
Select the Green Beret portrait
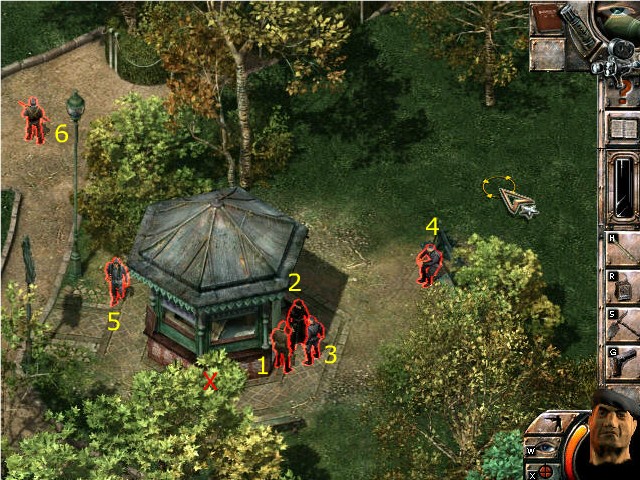point(611,436)
